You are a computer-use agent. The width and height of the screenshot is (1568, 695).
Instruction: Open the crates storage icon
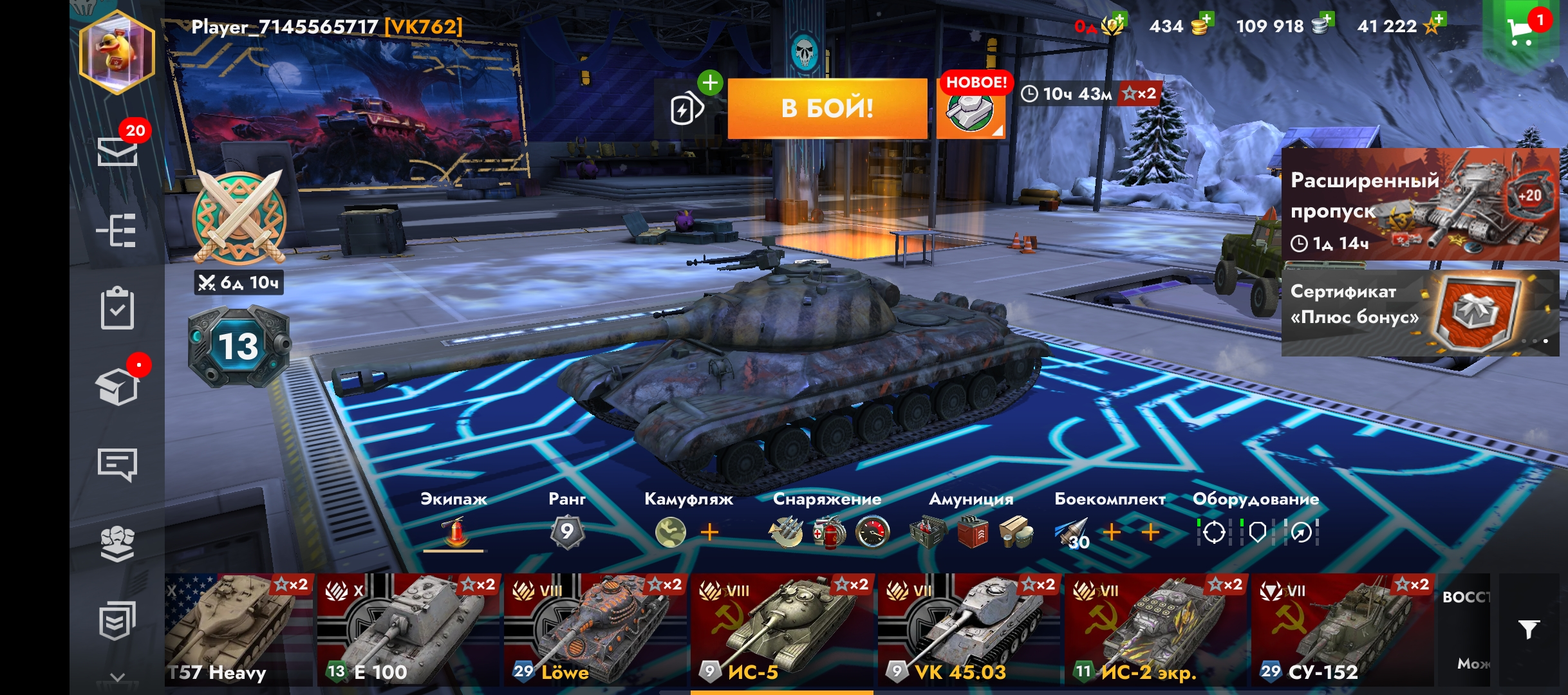coord(117,387)
